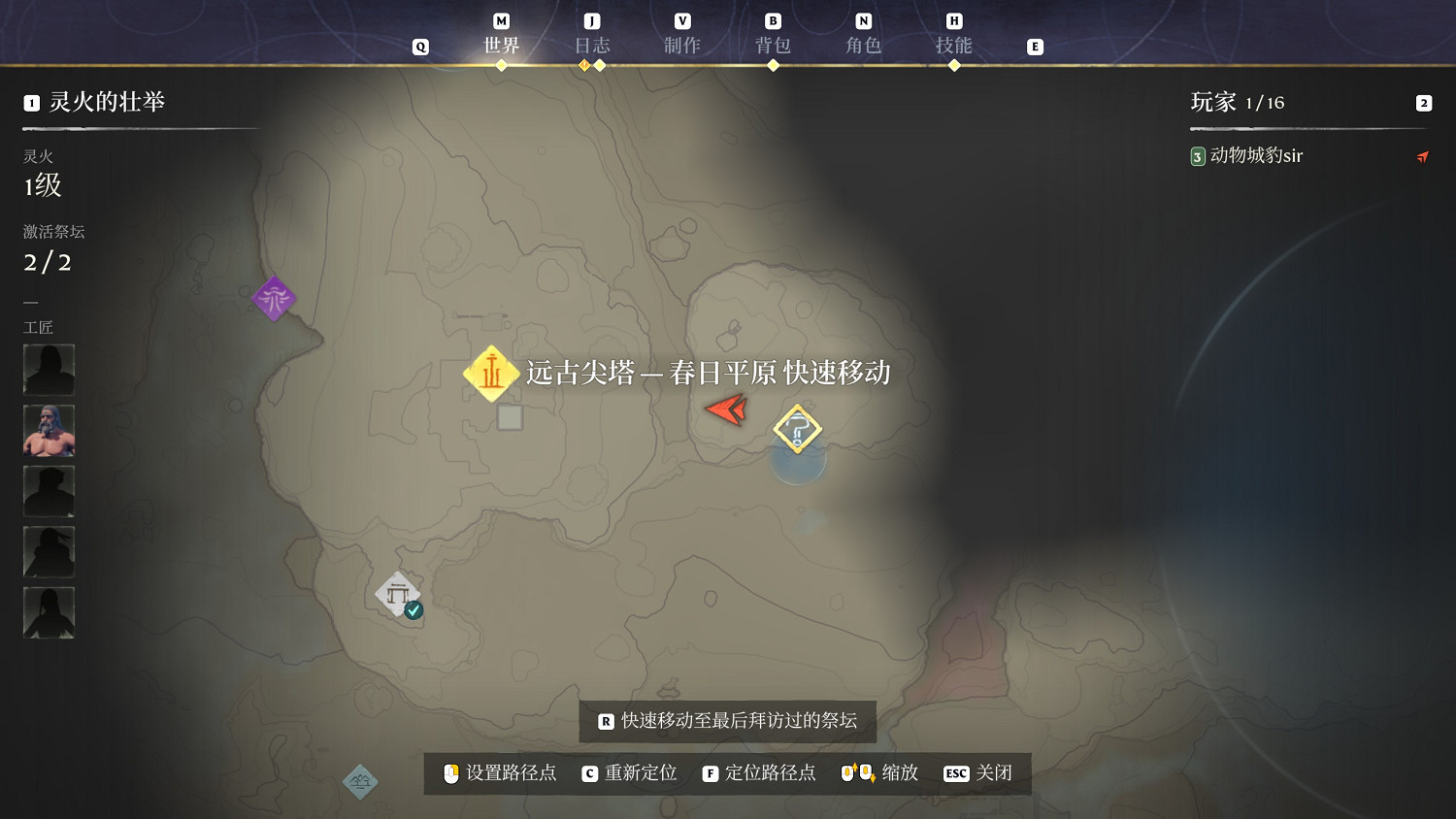This screenshot has width=1456, height=819.
Task: Click the green 3 badge beside 动物城豹sir
Action: (1197, 156)
